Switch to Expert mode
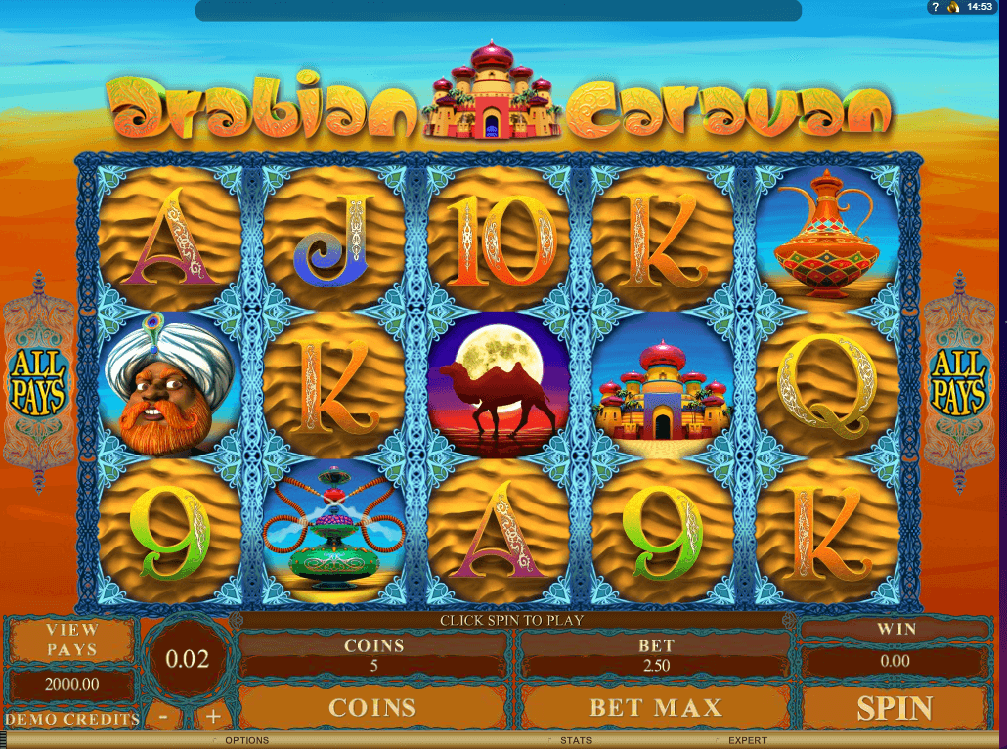The image size is (1007, 749). point(747,741)
